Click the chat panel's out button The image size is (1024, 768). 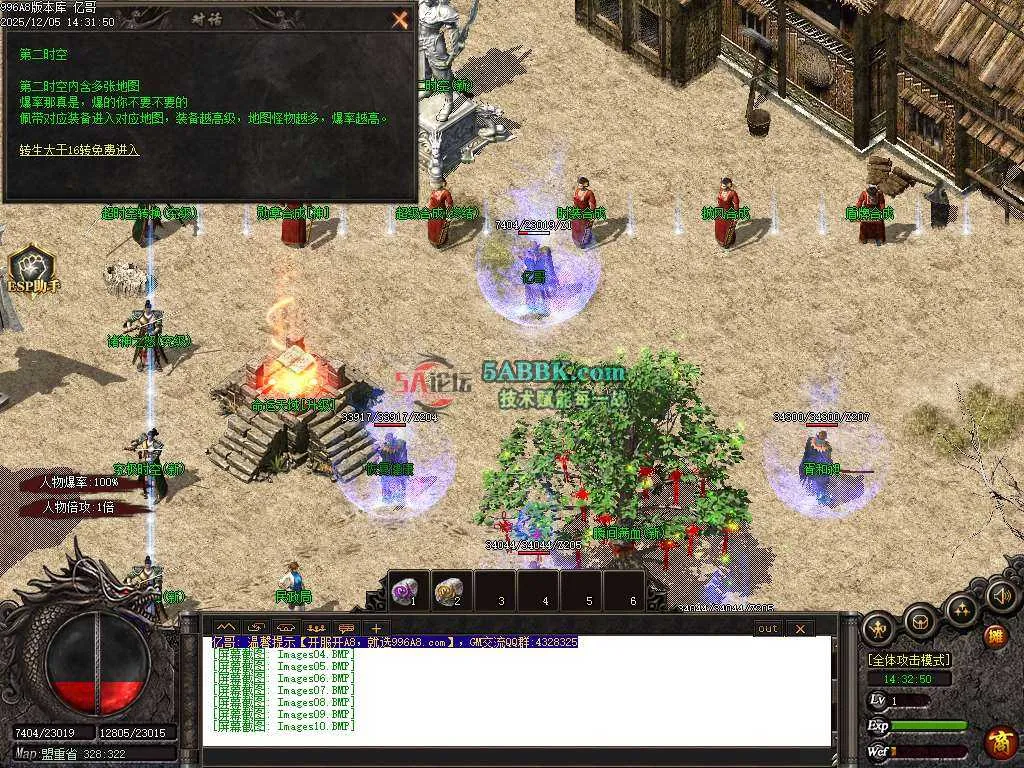(767, 628)
